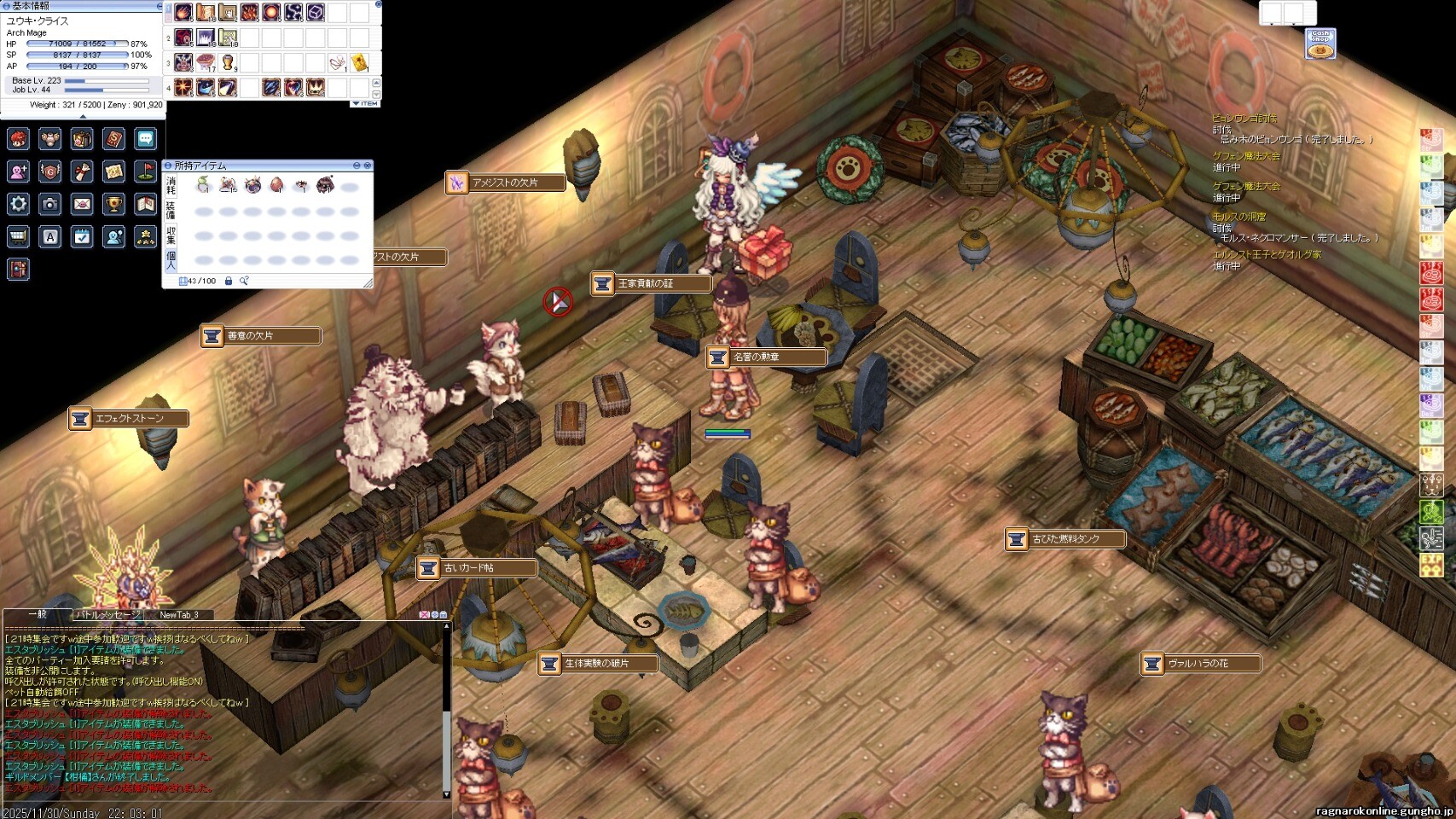This screenshot has width=1456, height=819.
Task: Open the guild shield icon
Action: [50, 171]
